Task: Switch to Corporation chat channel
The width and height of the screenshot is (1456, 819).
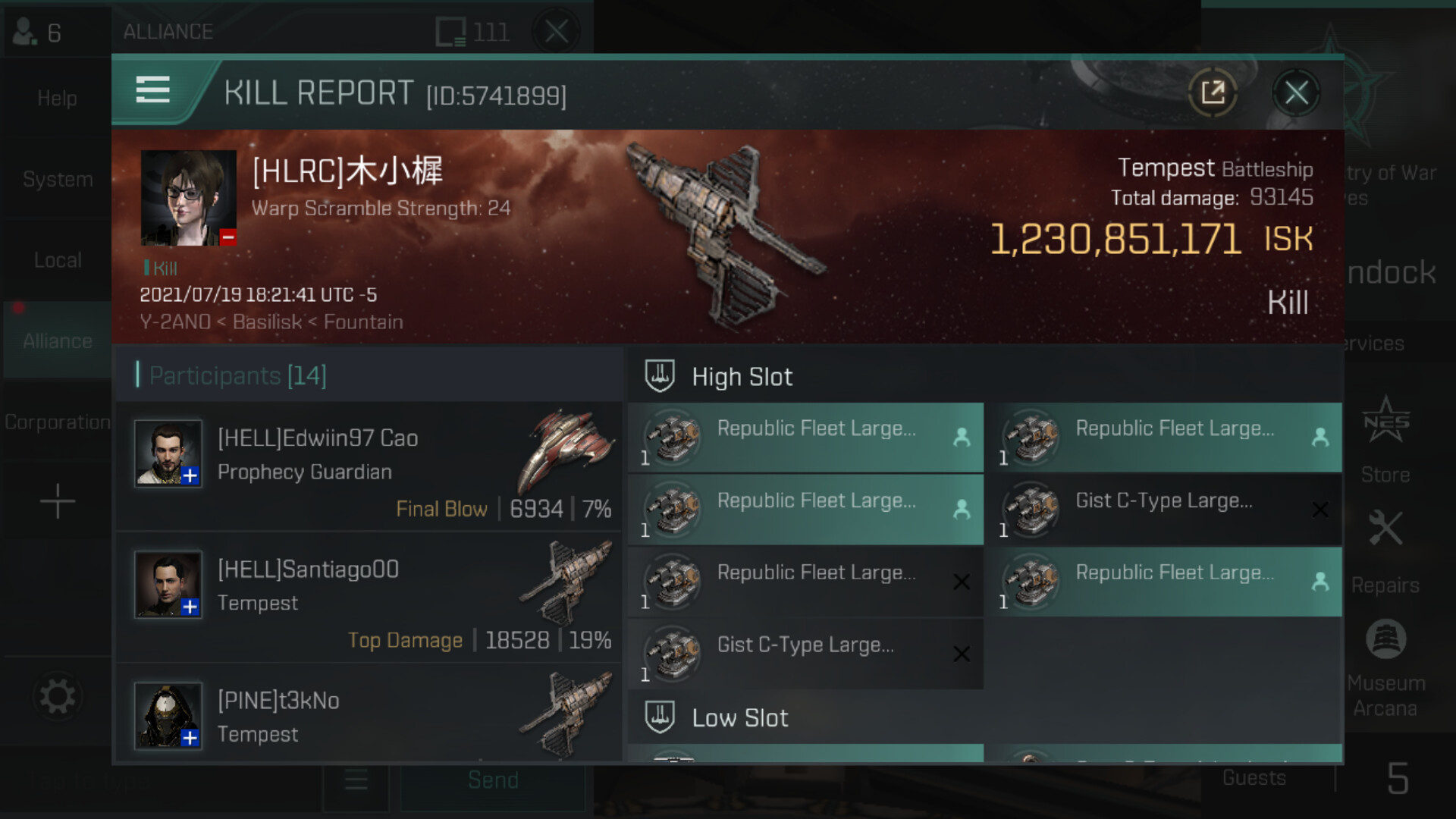Action: [57, 422]
